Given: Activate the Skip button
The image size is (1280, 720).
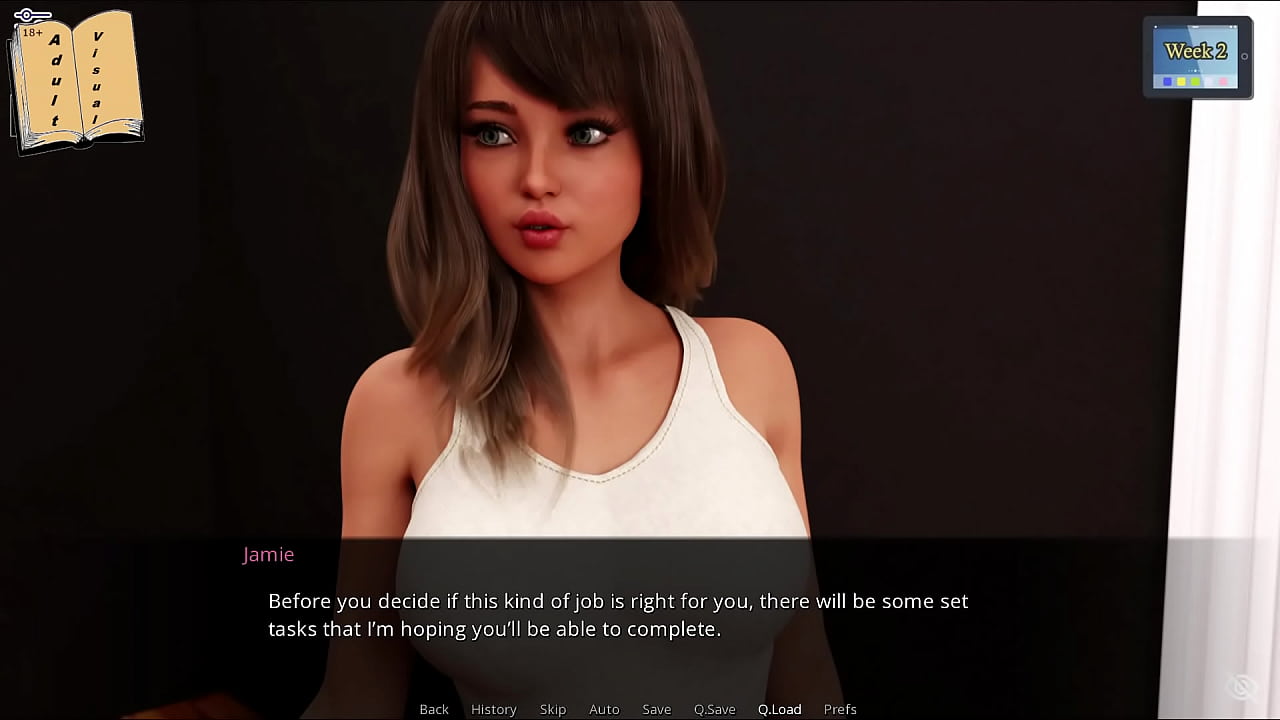Looking at the screenshot, I should click(553, 709).
